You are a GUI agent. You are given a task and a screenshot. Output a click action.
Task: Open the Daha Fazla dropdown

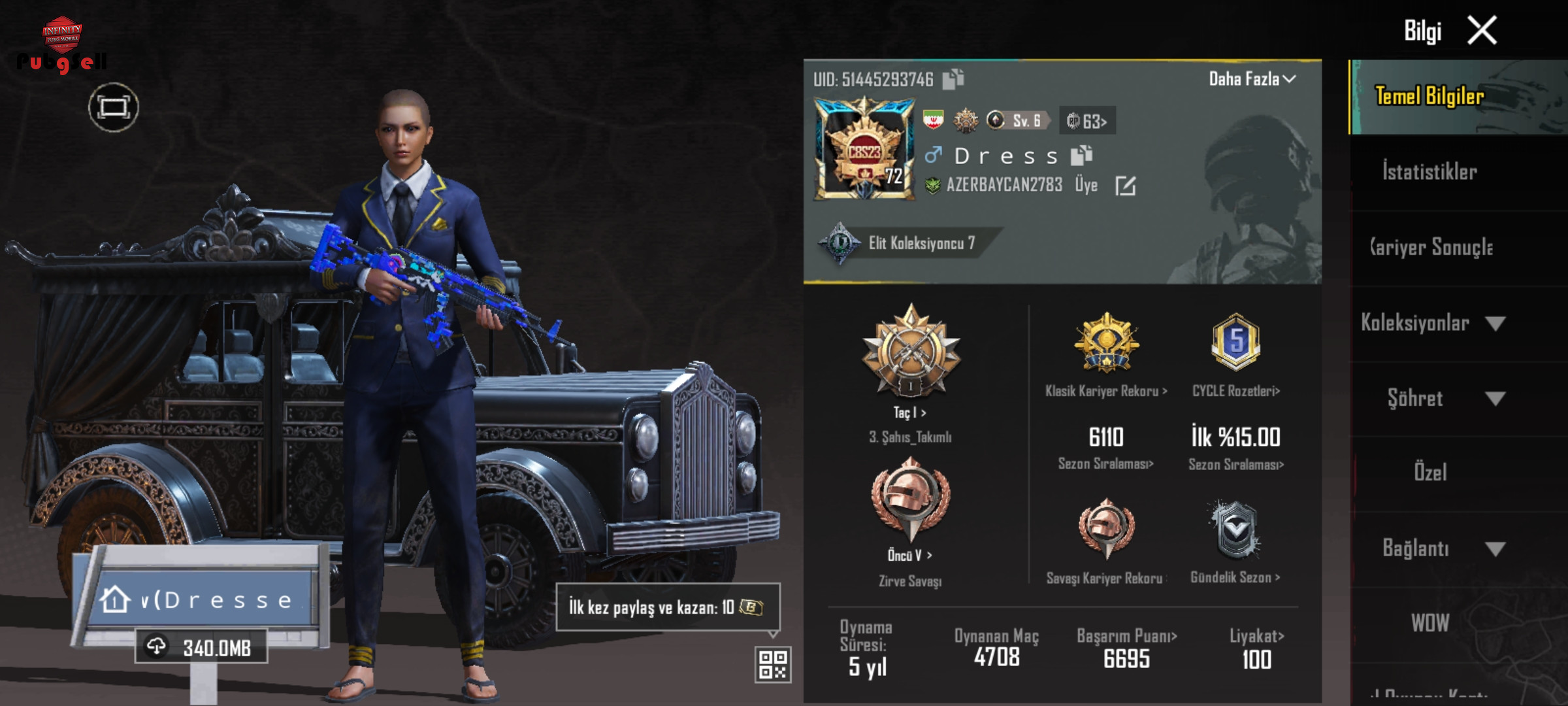click(x=1252, y=79)
